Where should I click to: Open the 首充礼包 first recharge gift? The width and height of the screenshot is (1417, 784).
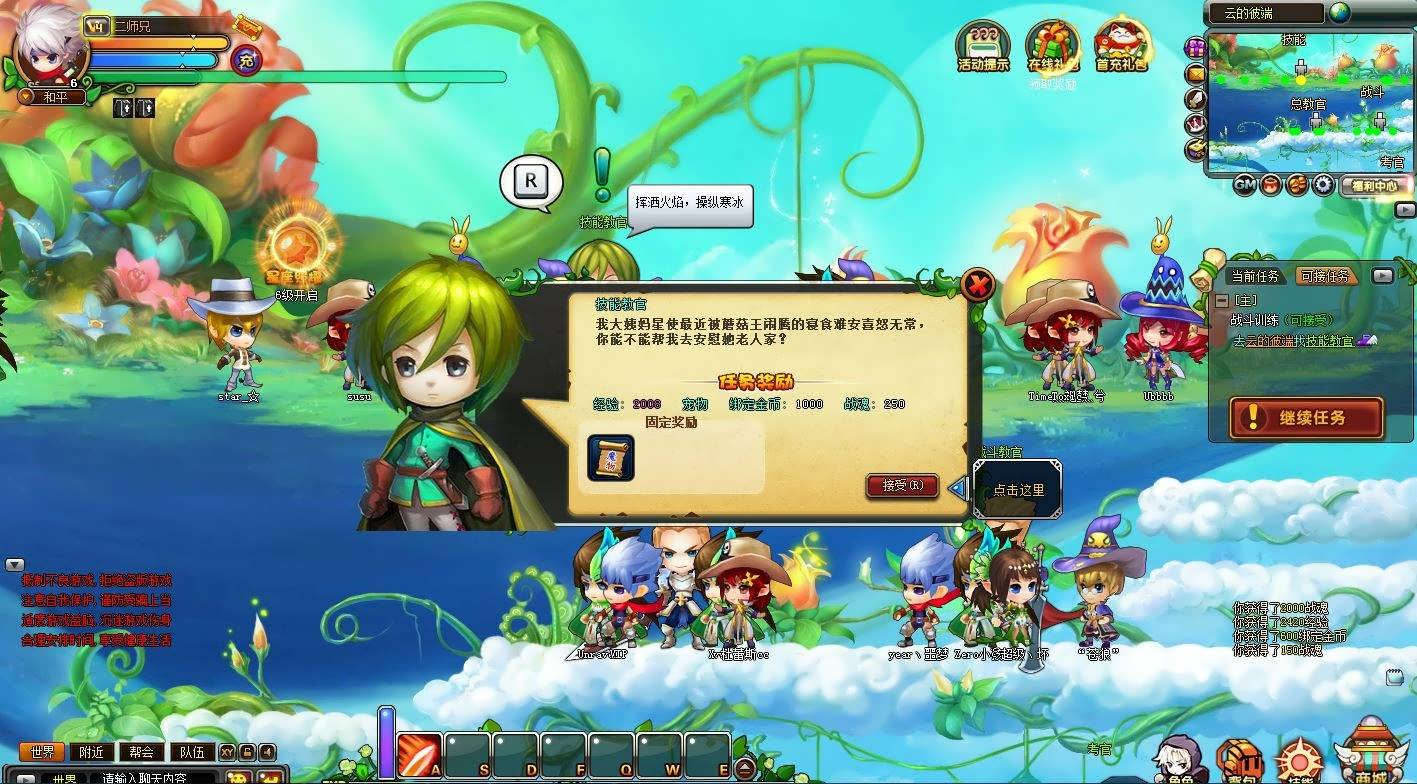tap(1121, 46)
